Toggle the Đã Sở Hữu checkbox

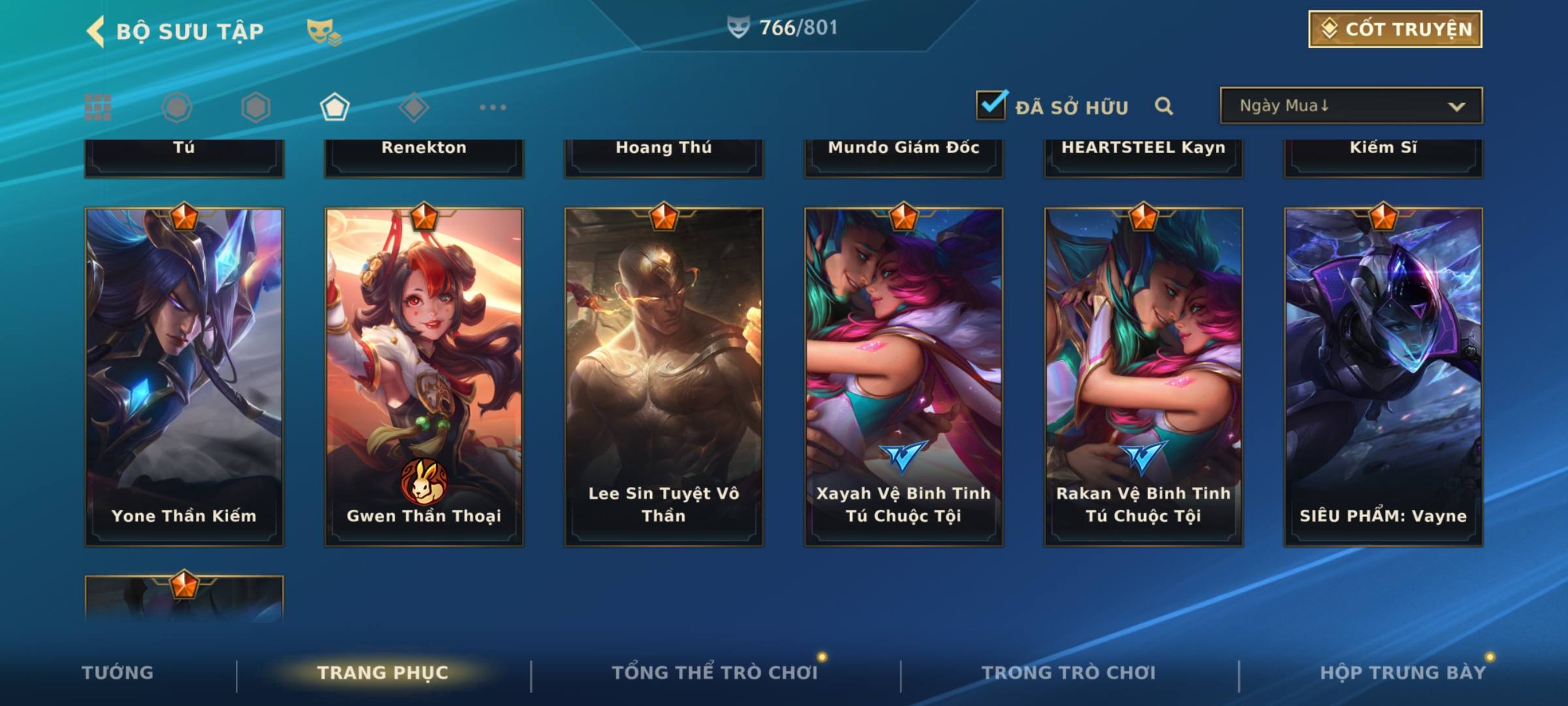tap(991, 105)
